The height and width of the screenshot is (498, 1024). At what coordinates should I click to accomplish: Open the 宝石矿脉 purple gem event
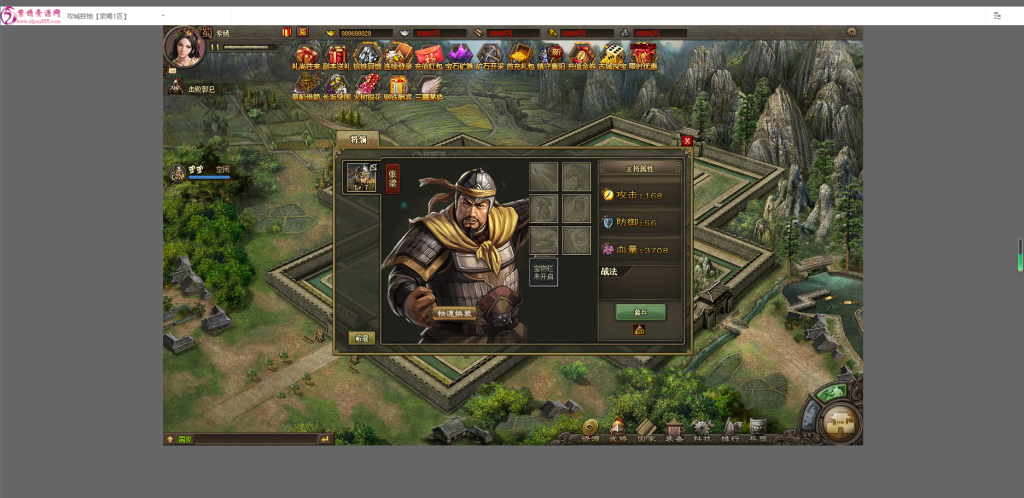459,54
